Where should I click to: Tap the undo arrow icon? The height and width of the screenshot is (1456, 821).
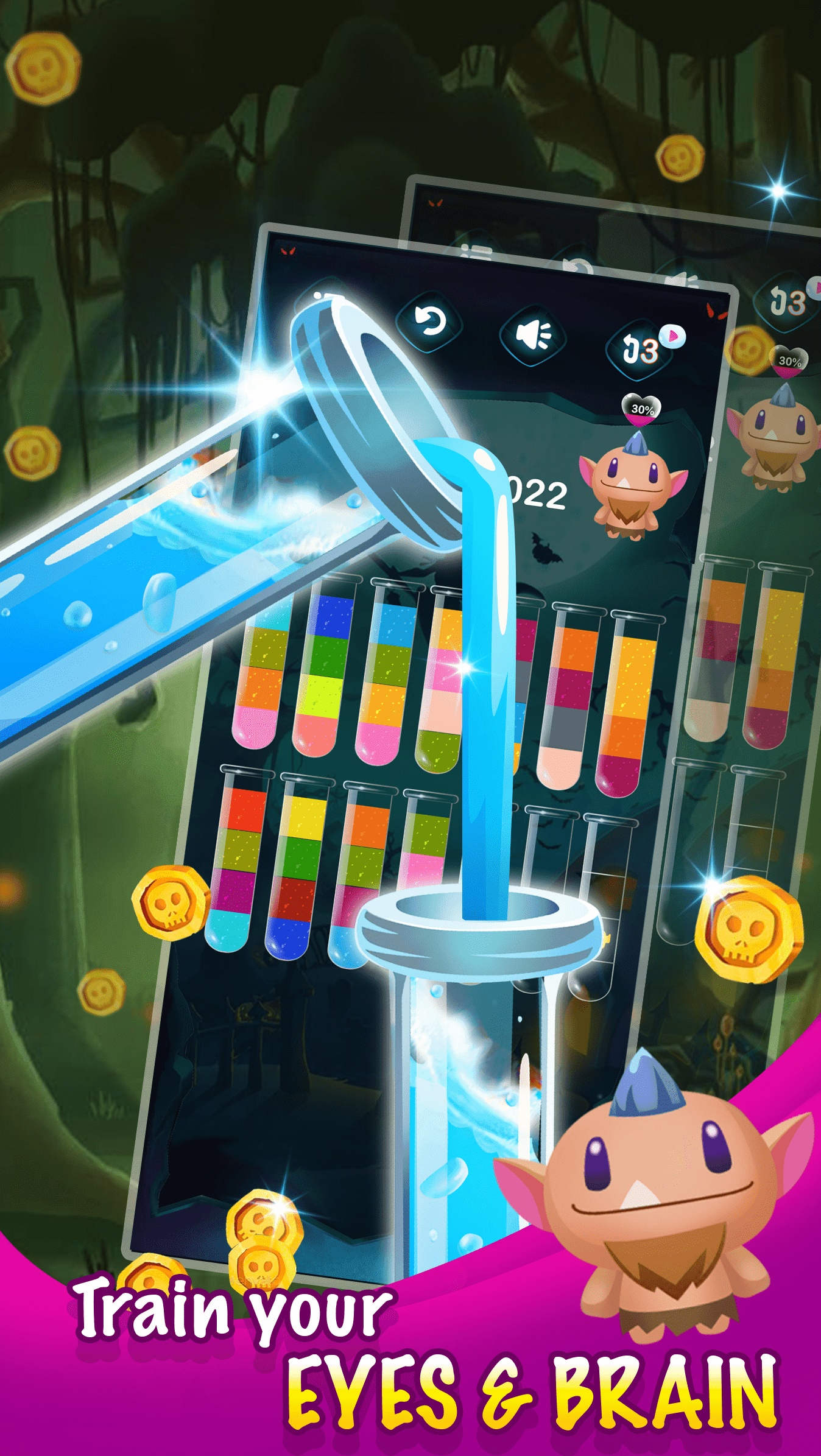(x=429, y=323)
